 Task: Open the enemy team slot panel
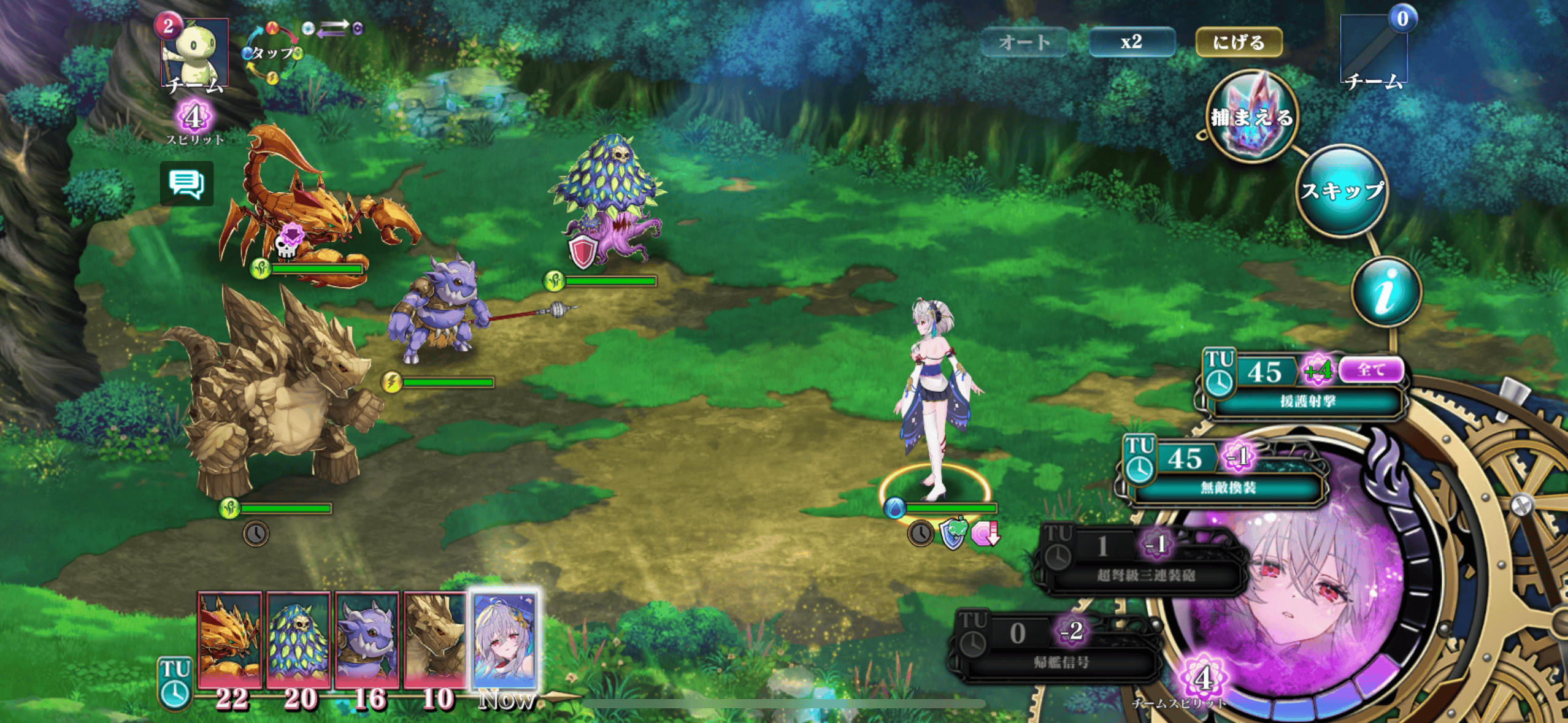[1374, 49]
